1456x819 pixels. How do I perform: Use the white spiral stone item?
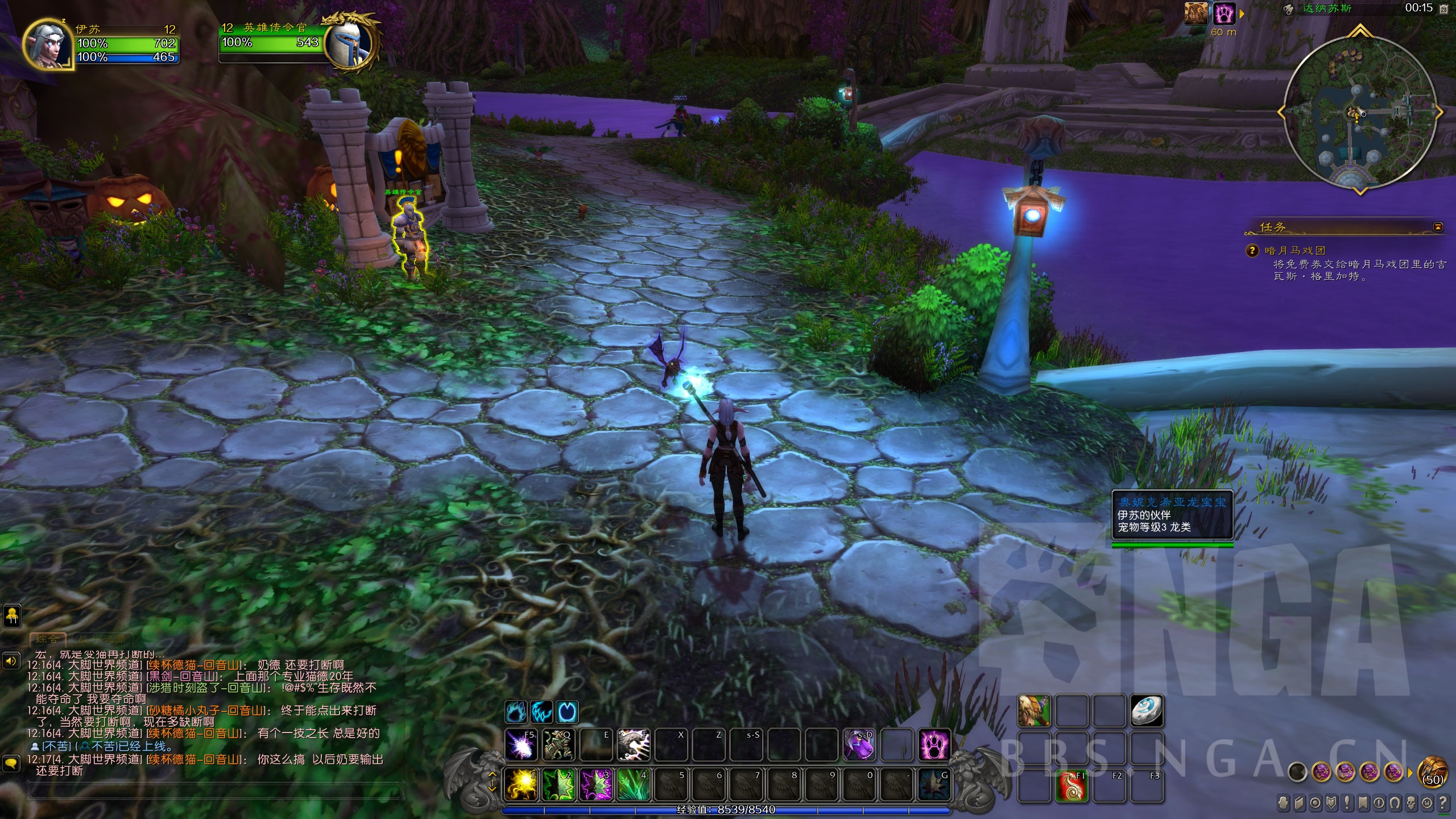[x=1146, y=710]
